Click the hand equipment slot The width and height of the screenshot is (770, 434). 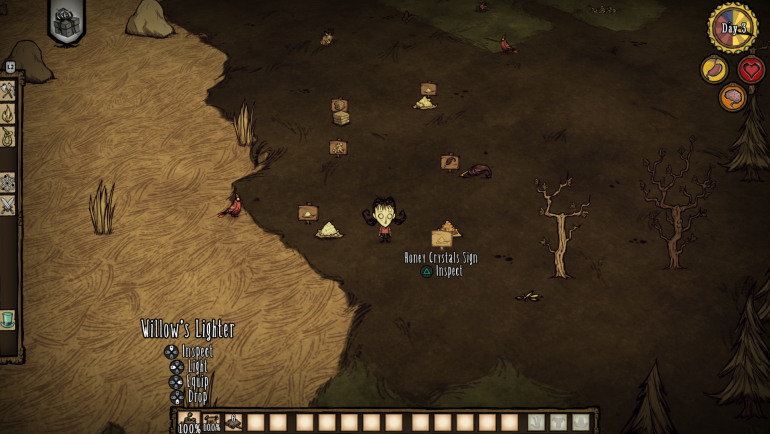(x=537, y=423)
